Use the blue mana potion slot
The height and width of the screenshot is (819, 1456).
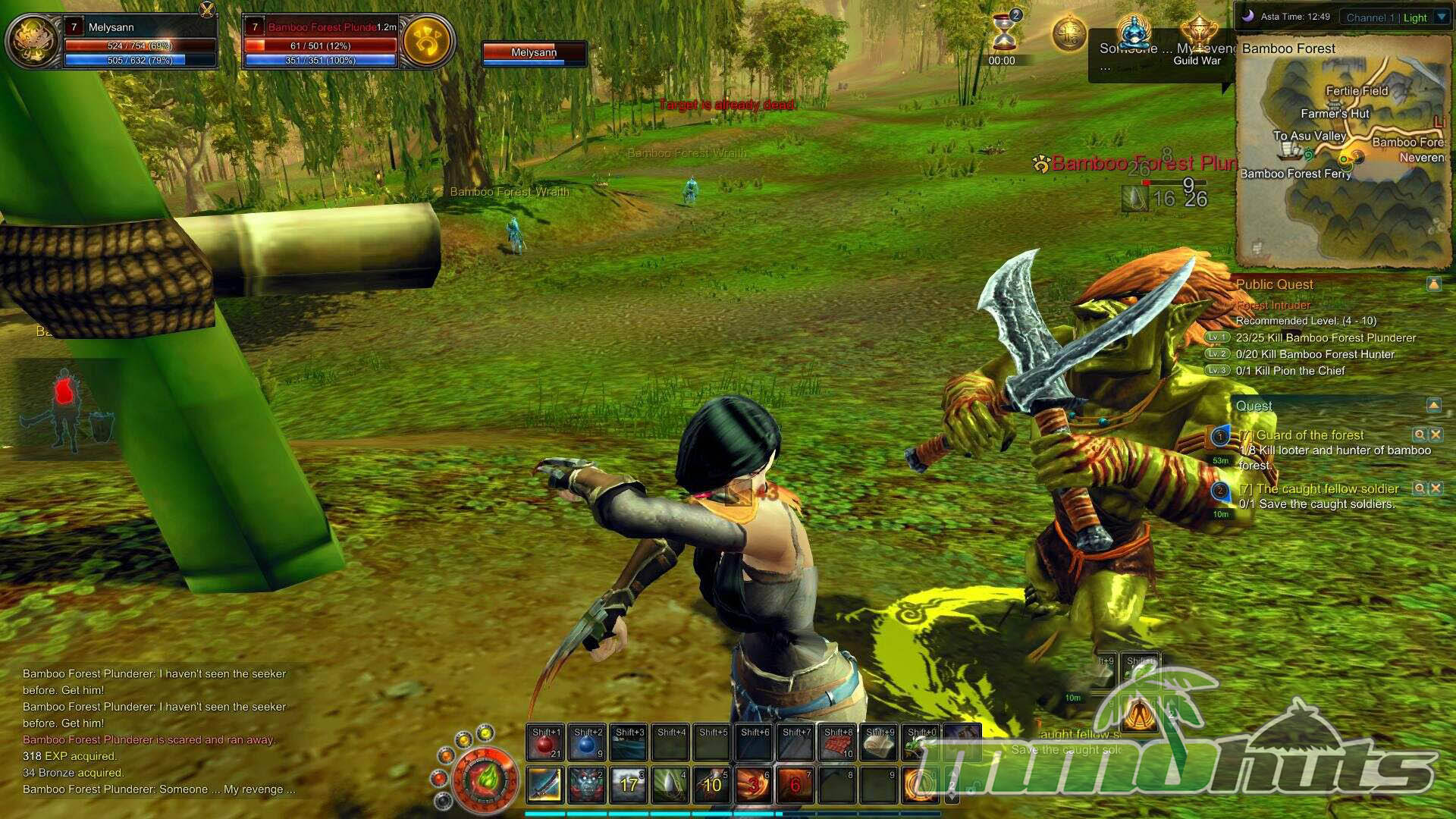tap(587, 742)
